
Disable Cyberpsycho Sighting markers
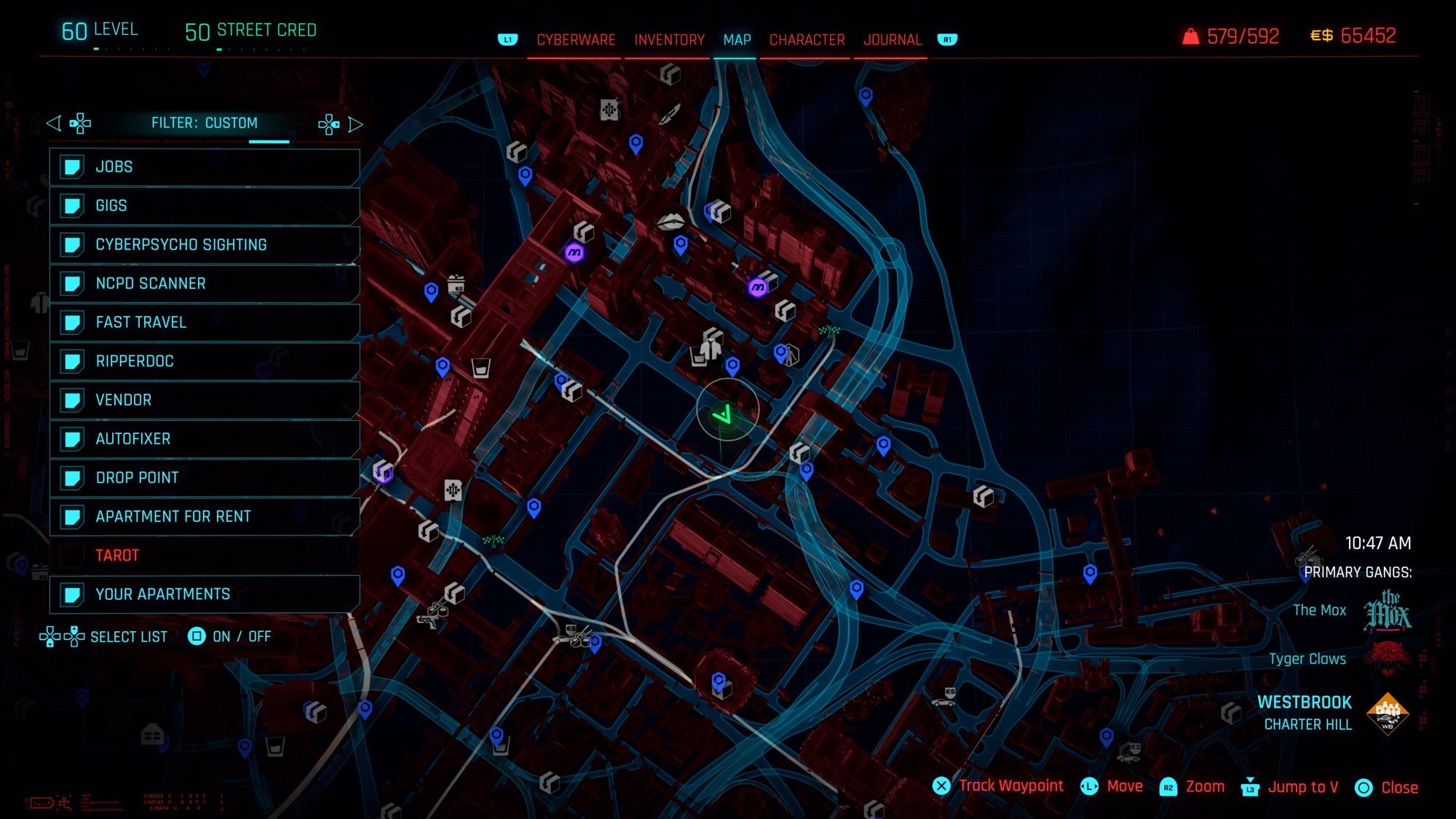pyautogui.click(x=204, y=245)
